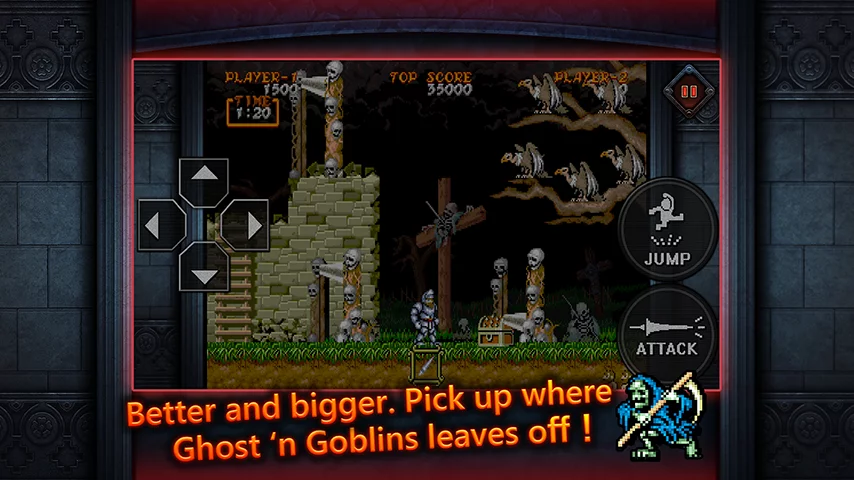Tap the ATTACK button
The height and width of the screenshot is (480, 854).
point(667,331)
